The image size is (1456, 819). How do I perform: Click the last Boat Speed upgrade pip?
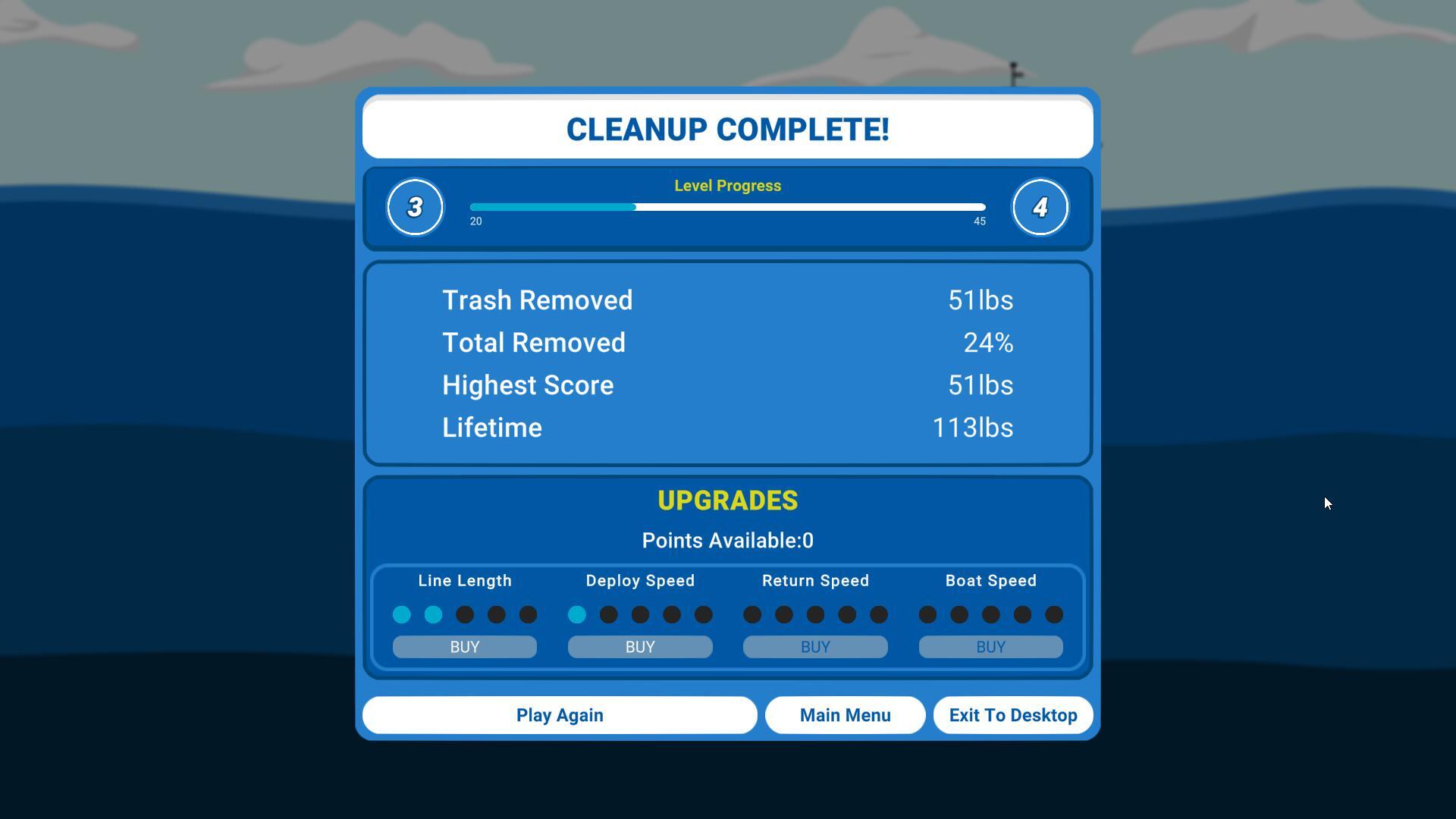[x=1053, y=615]
